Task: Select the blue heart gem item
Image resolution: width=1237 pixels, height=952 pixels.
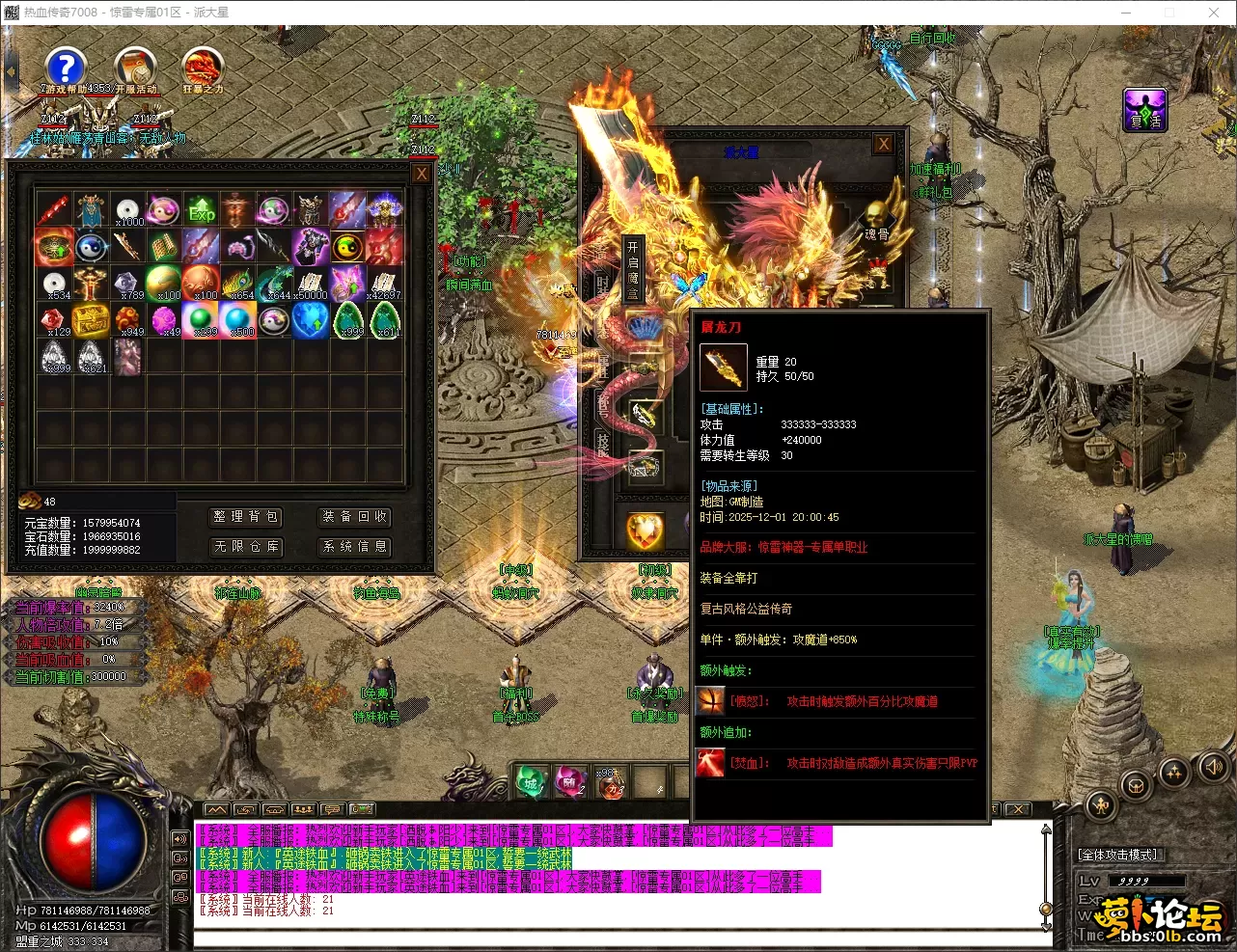Action: (311, 320)
